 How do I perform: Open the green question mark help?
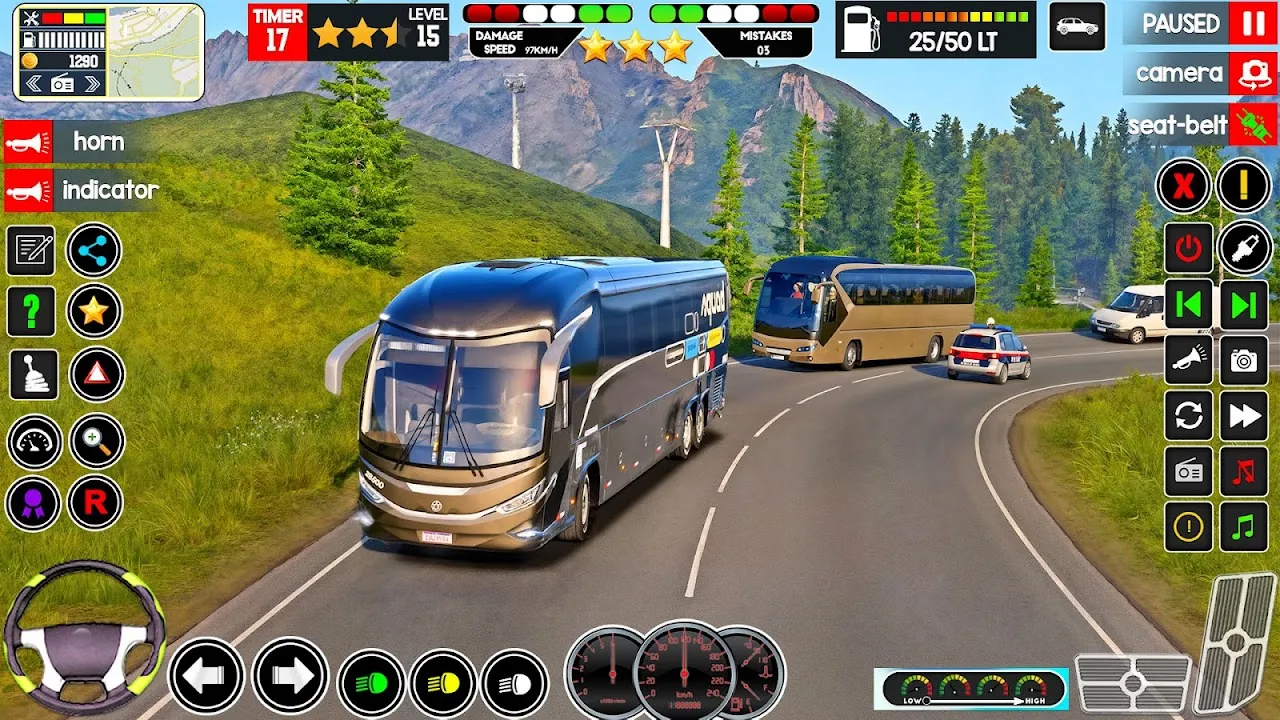pyautogui.click(x=32, y=312)
